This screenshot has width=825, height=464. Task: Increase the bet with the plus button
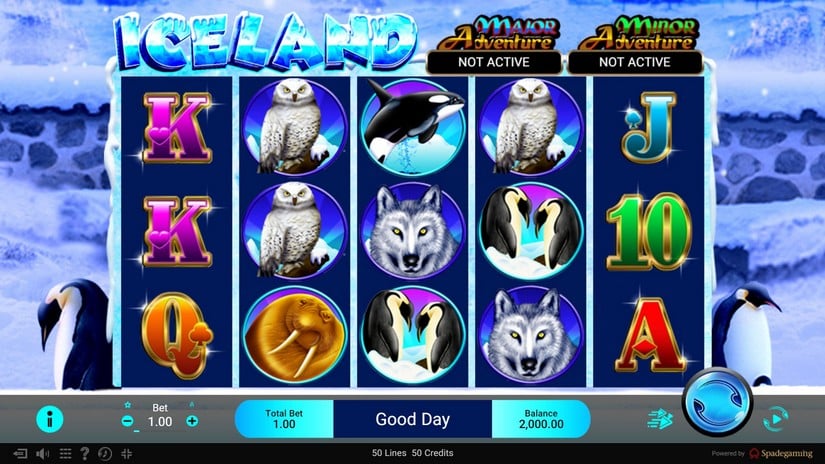tap(192, 421)
